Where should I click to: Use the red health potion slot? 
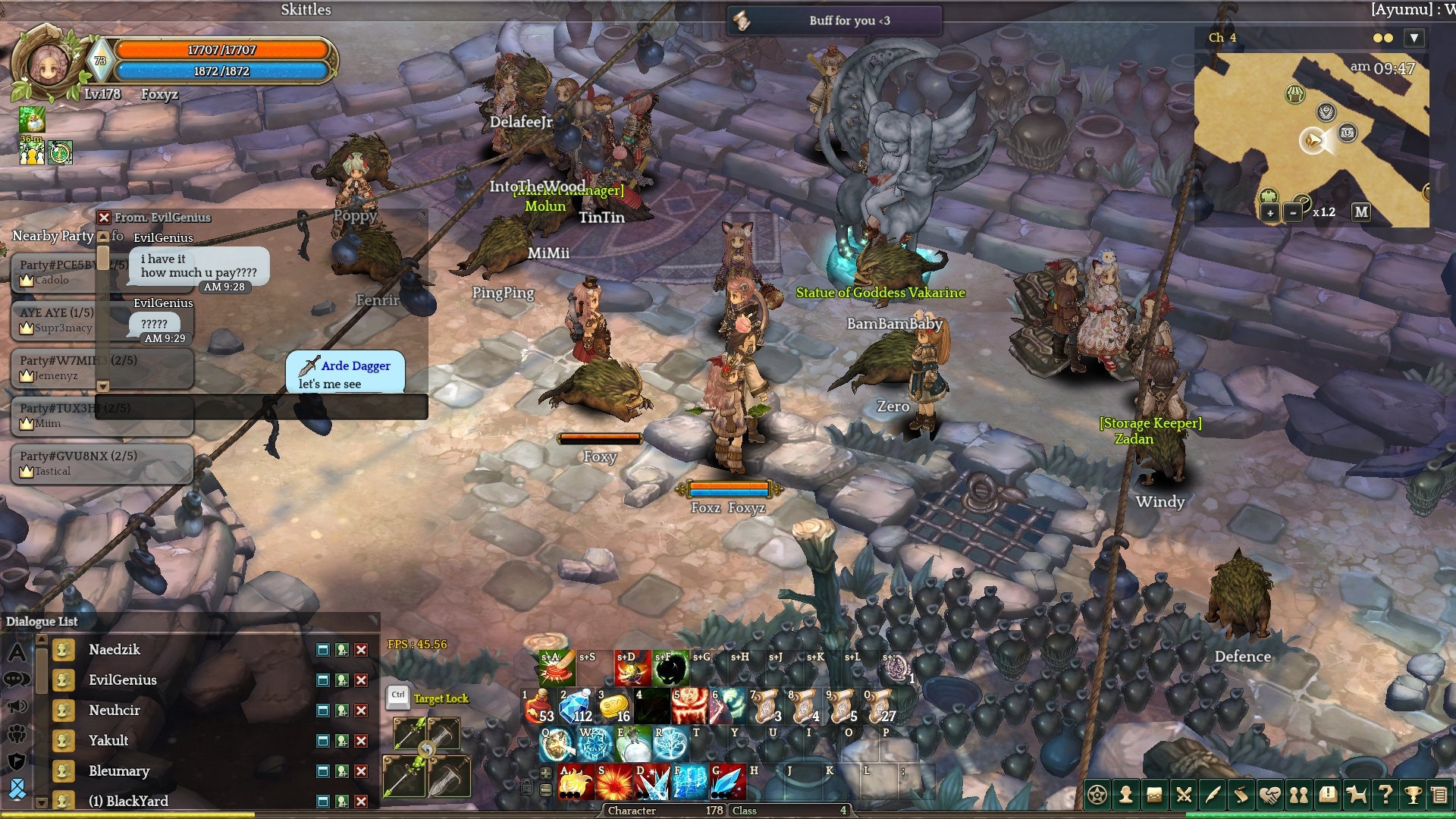538,705
